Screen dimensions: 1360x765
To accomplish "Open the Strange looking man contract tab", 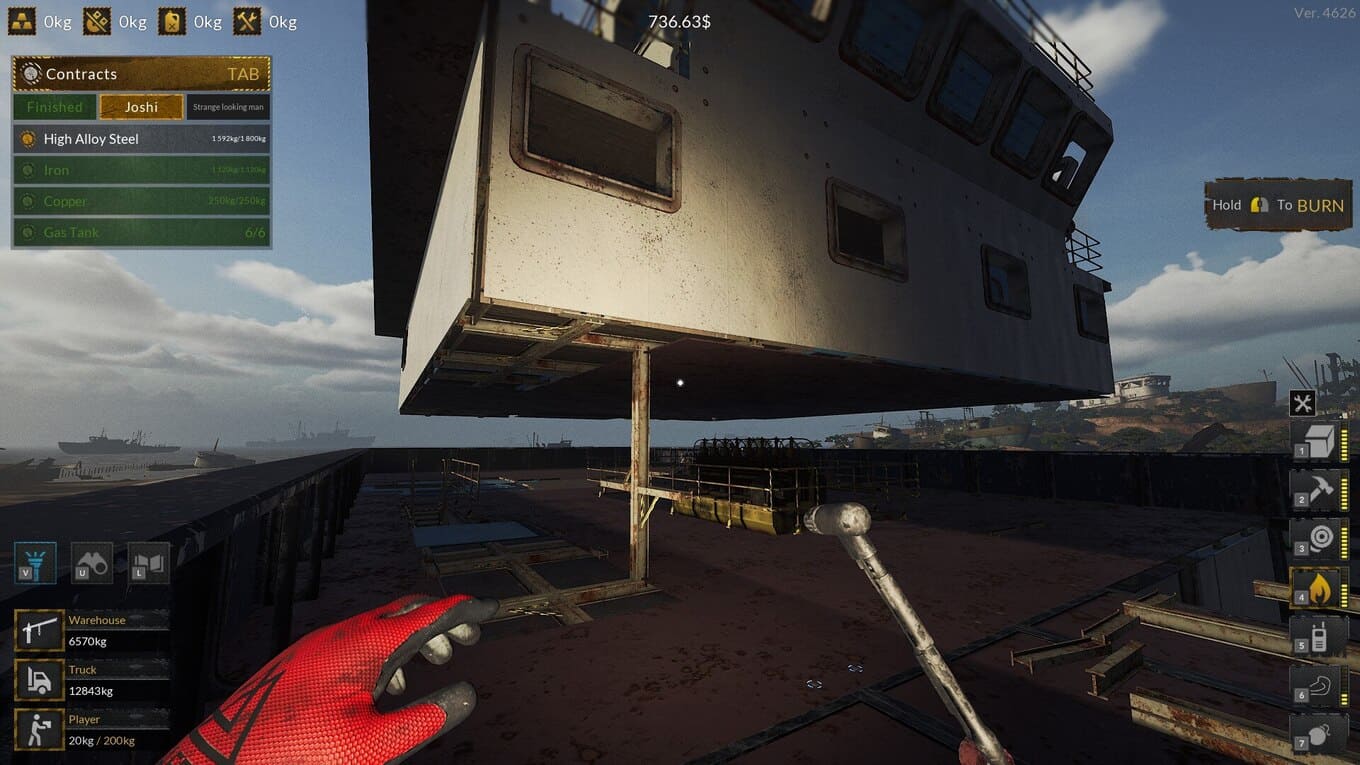I will [227, 107].
